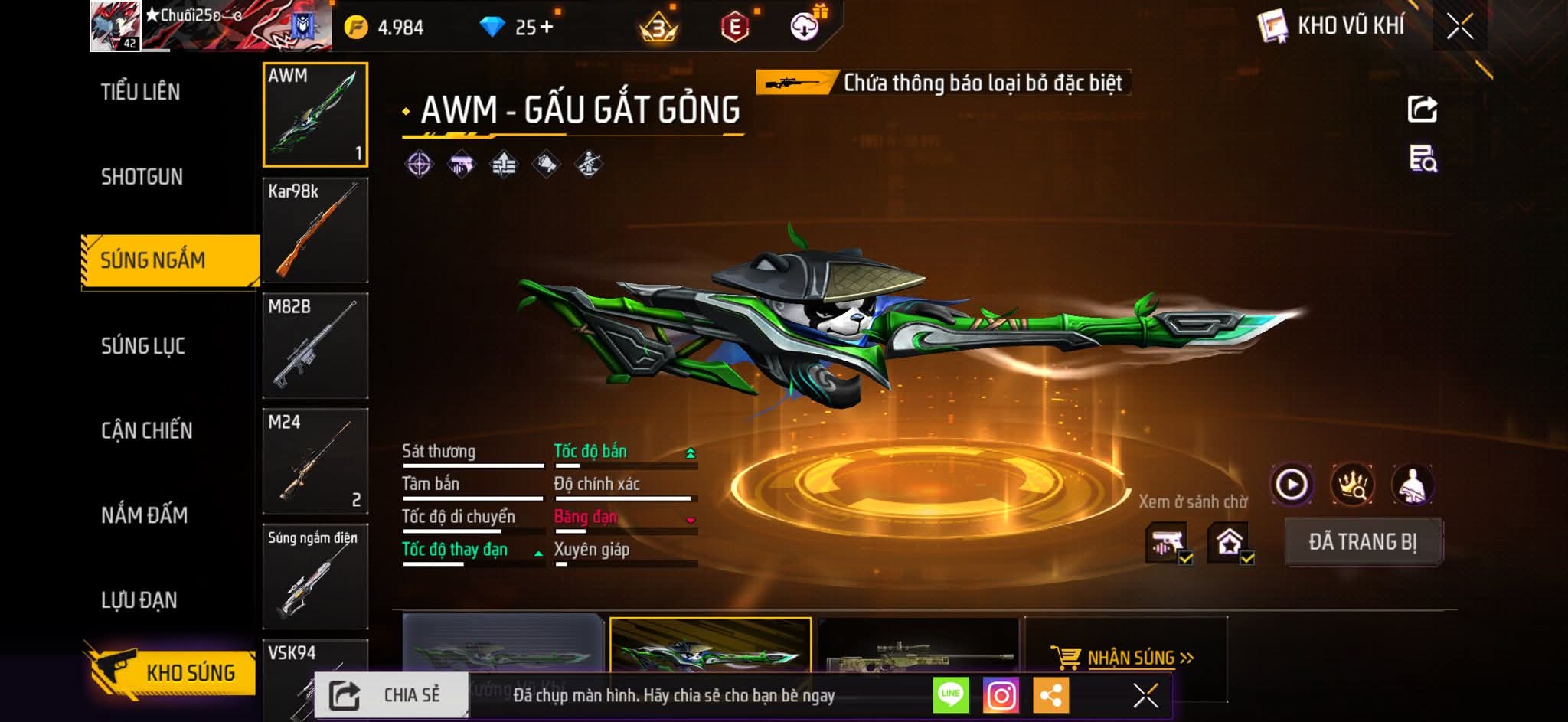
Task: Pick the Súng ngắm điện tile
Action: (x=315, y=576)
